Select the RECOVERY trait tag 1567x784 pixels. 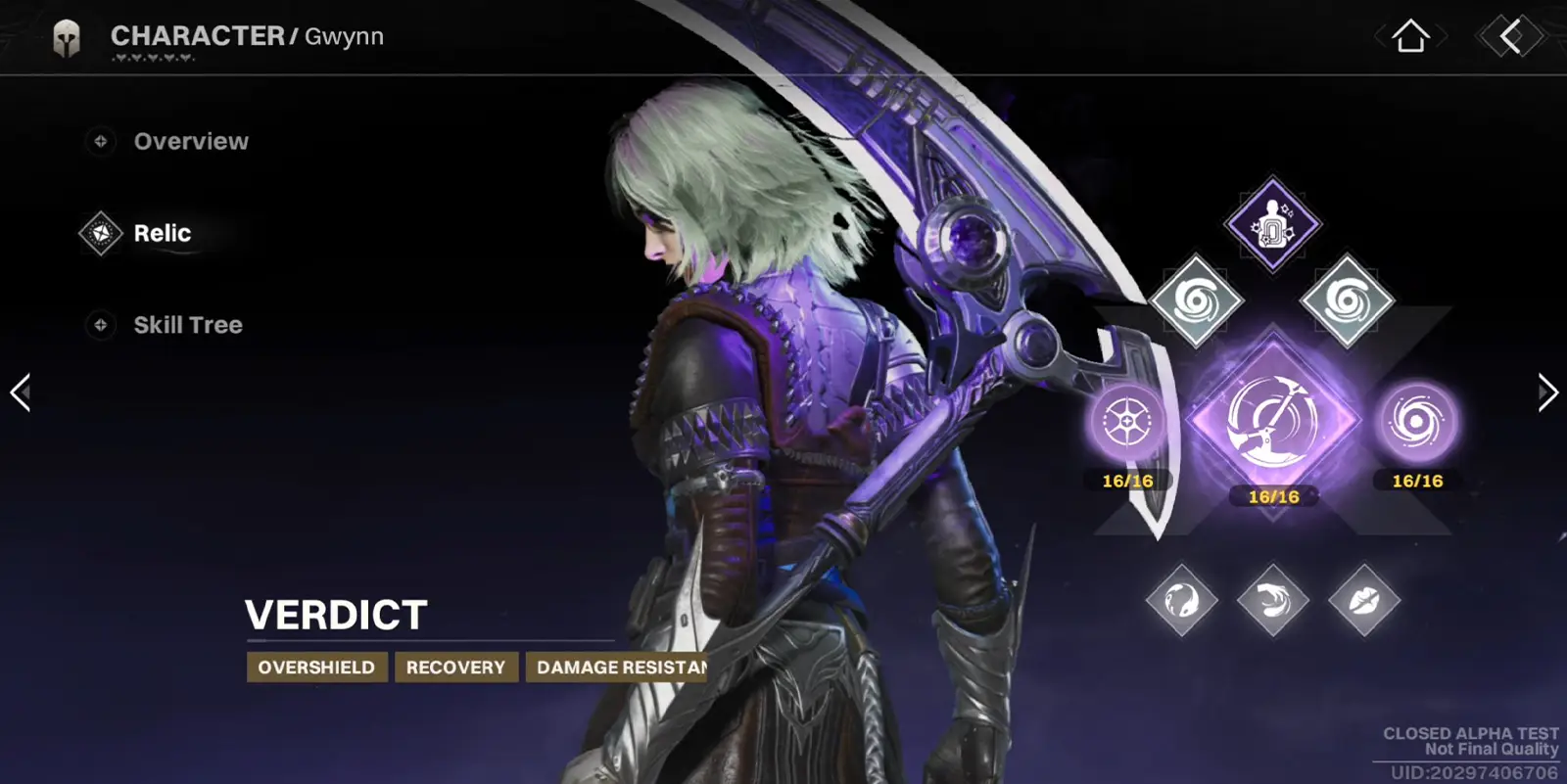(456, 667)
